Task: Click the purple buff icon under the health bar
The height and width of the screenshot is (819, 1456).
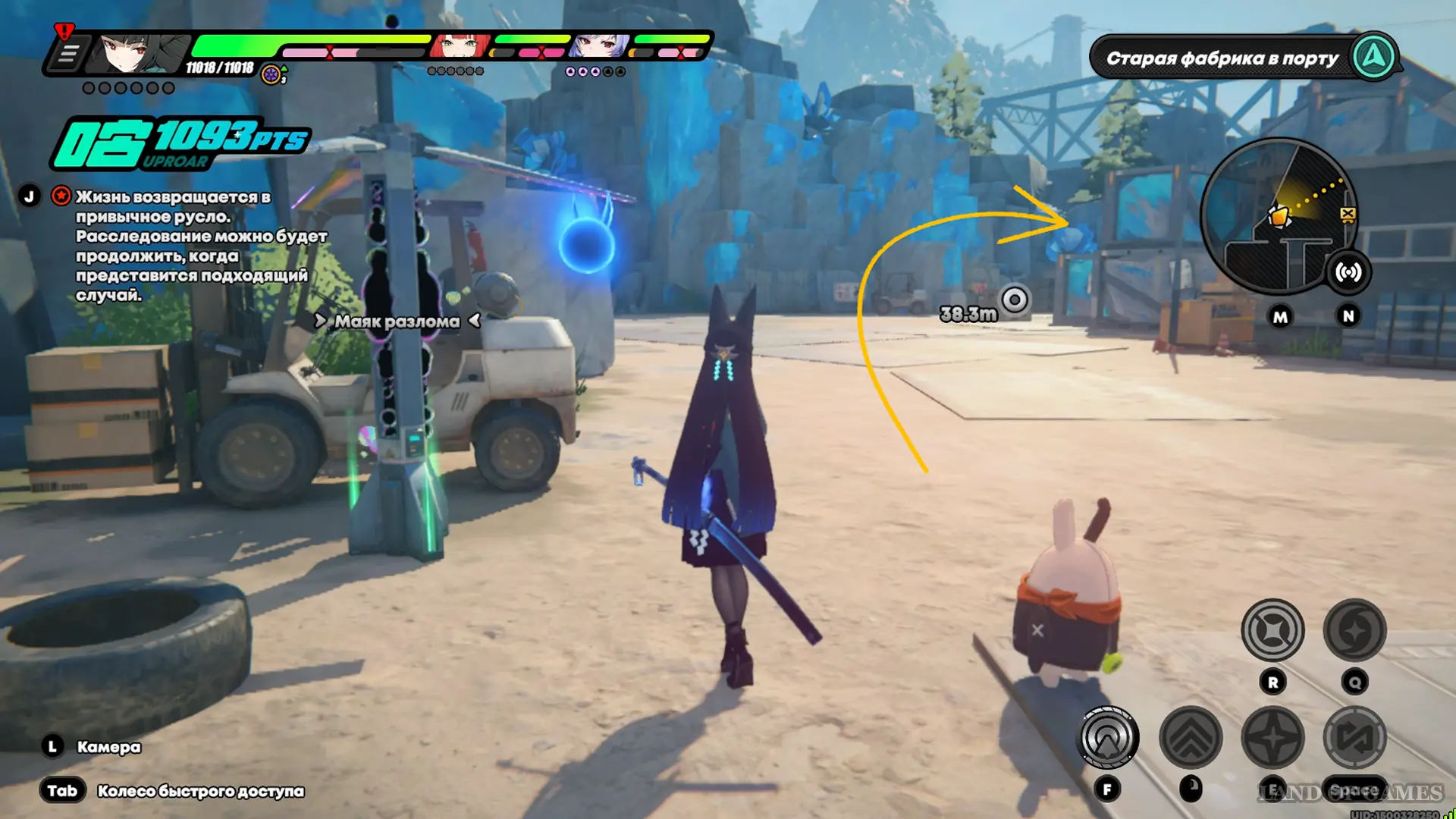Action: [271, 74]
